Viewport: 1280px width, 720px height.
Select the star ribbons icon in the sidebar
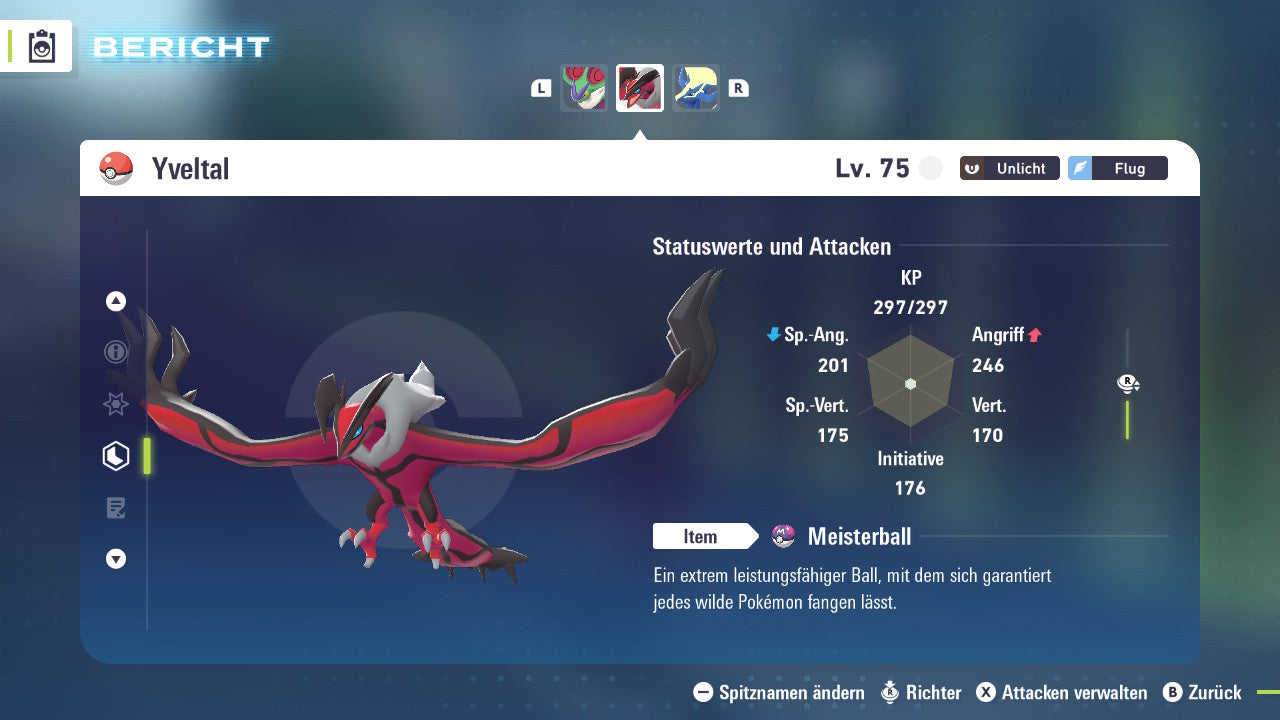[x=115, y=404]
